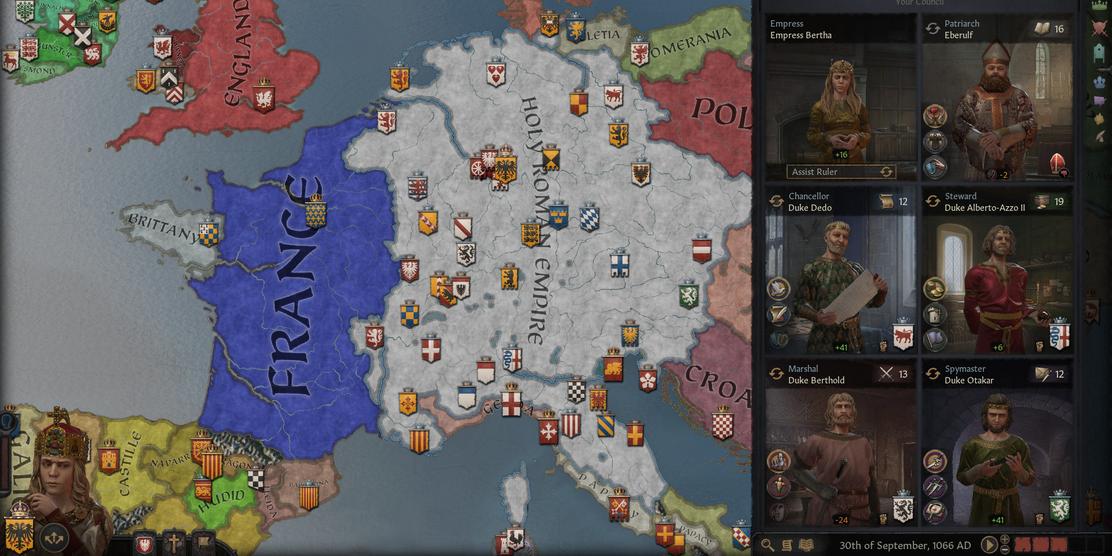Replace the Patriarch Eberulf councillor
This screenshot has width=1112, height=556.
933,29
